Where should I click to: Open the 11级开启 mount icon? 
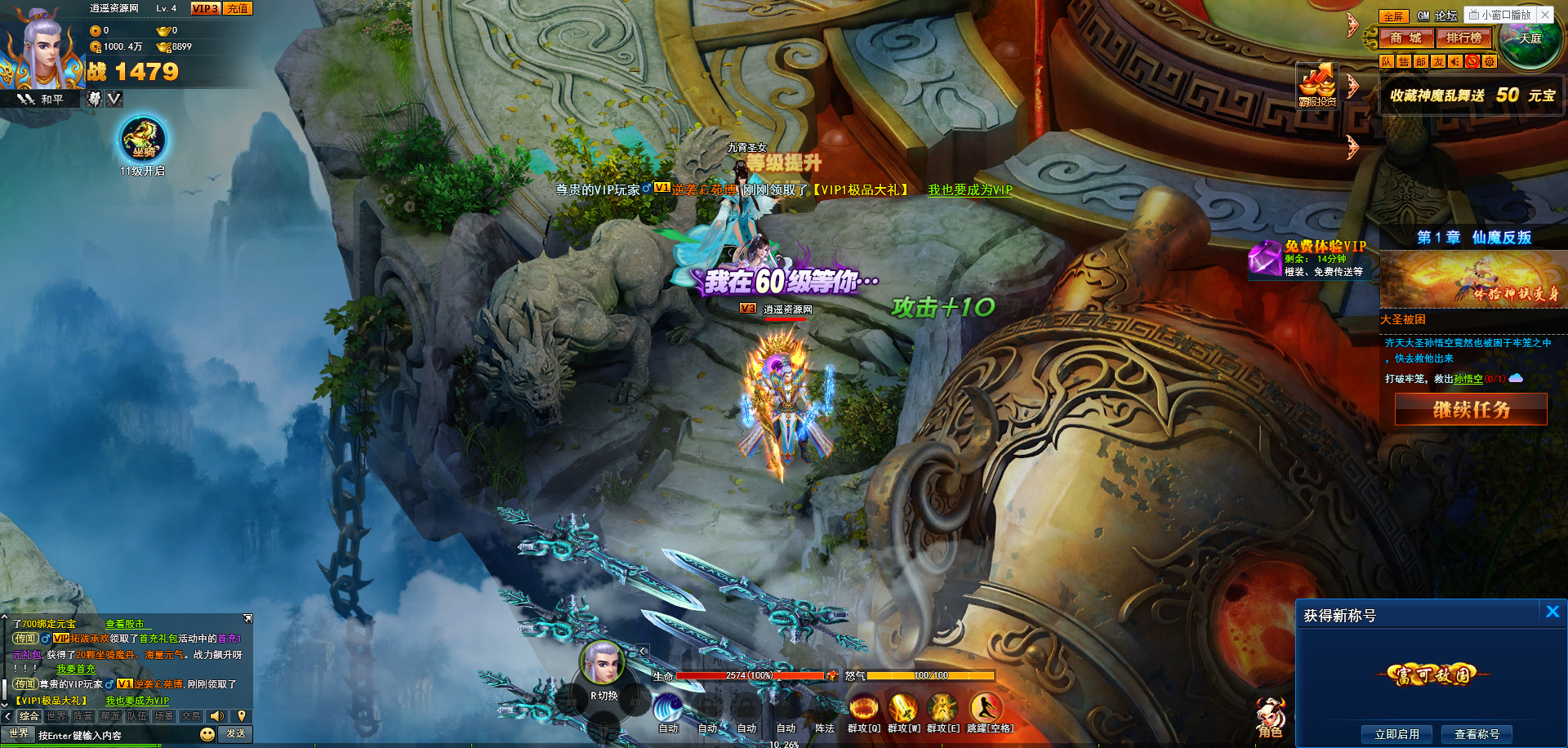click(x=143, y=140)
